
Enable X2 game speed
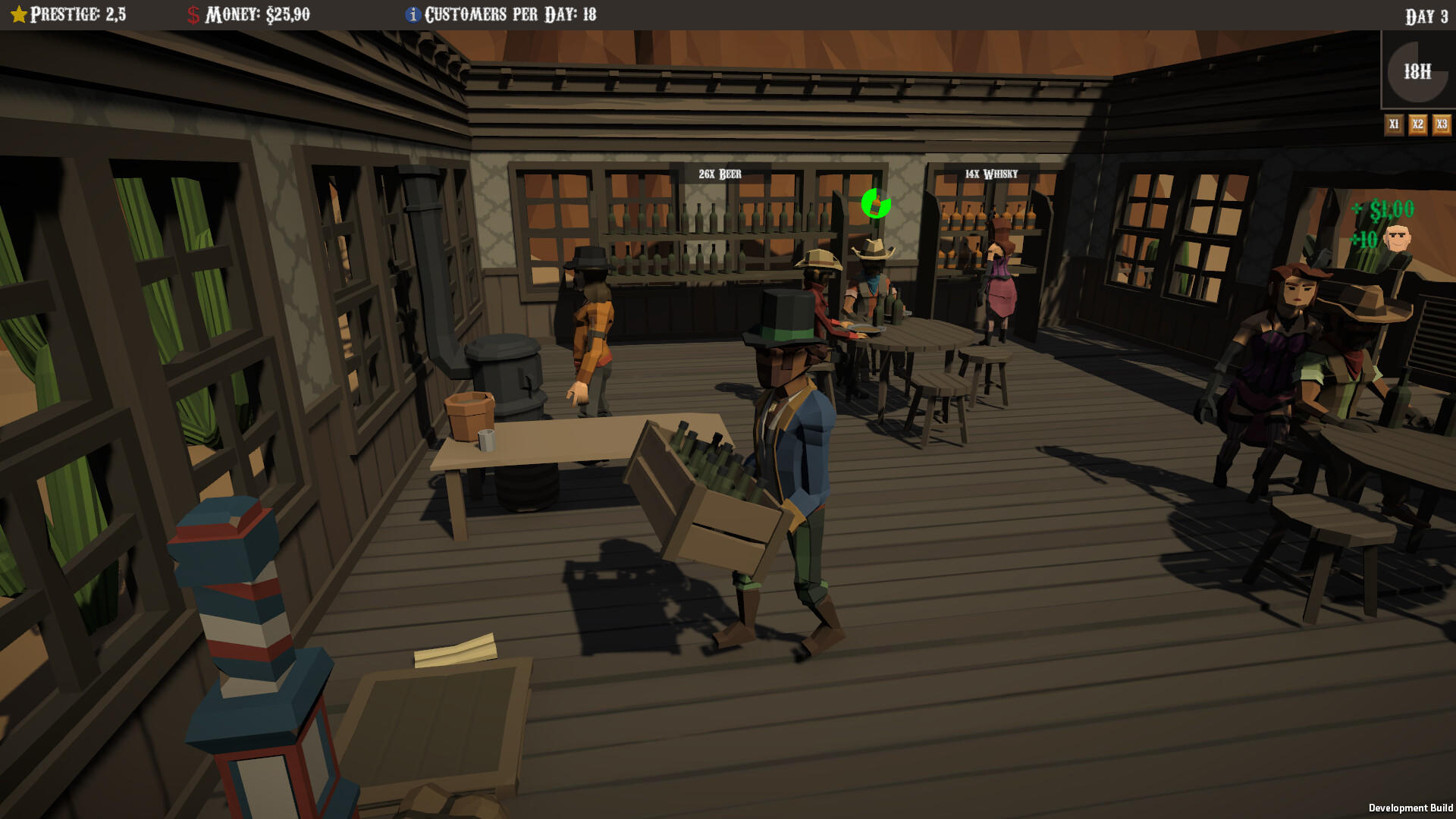(1417, 124)
